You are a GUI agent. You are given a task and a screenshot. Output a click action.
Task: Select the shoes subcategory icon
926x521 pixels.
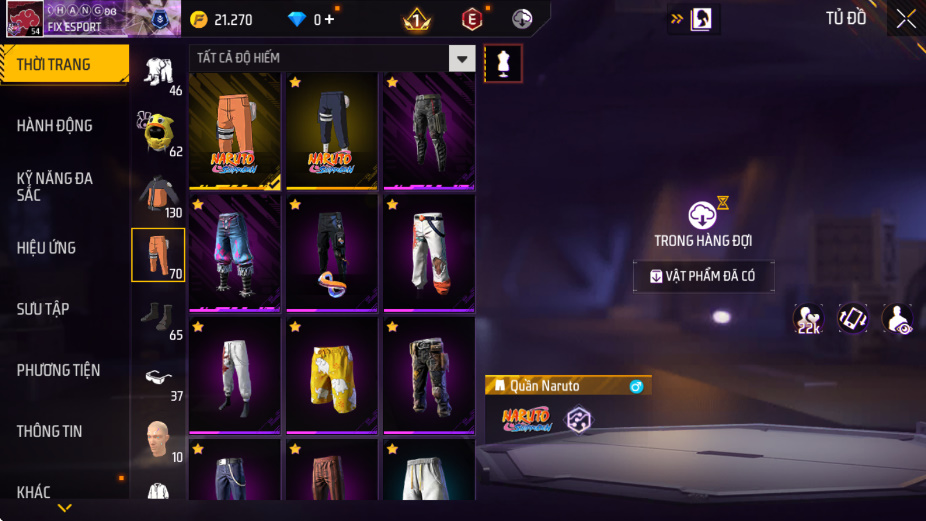click(x=158, y=316)
